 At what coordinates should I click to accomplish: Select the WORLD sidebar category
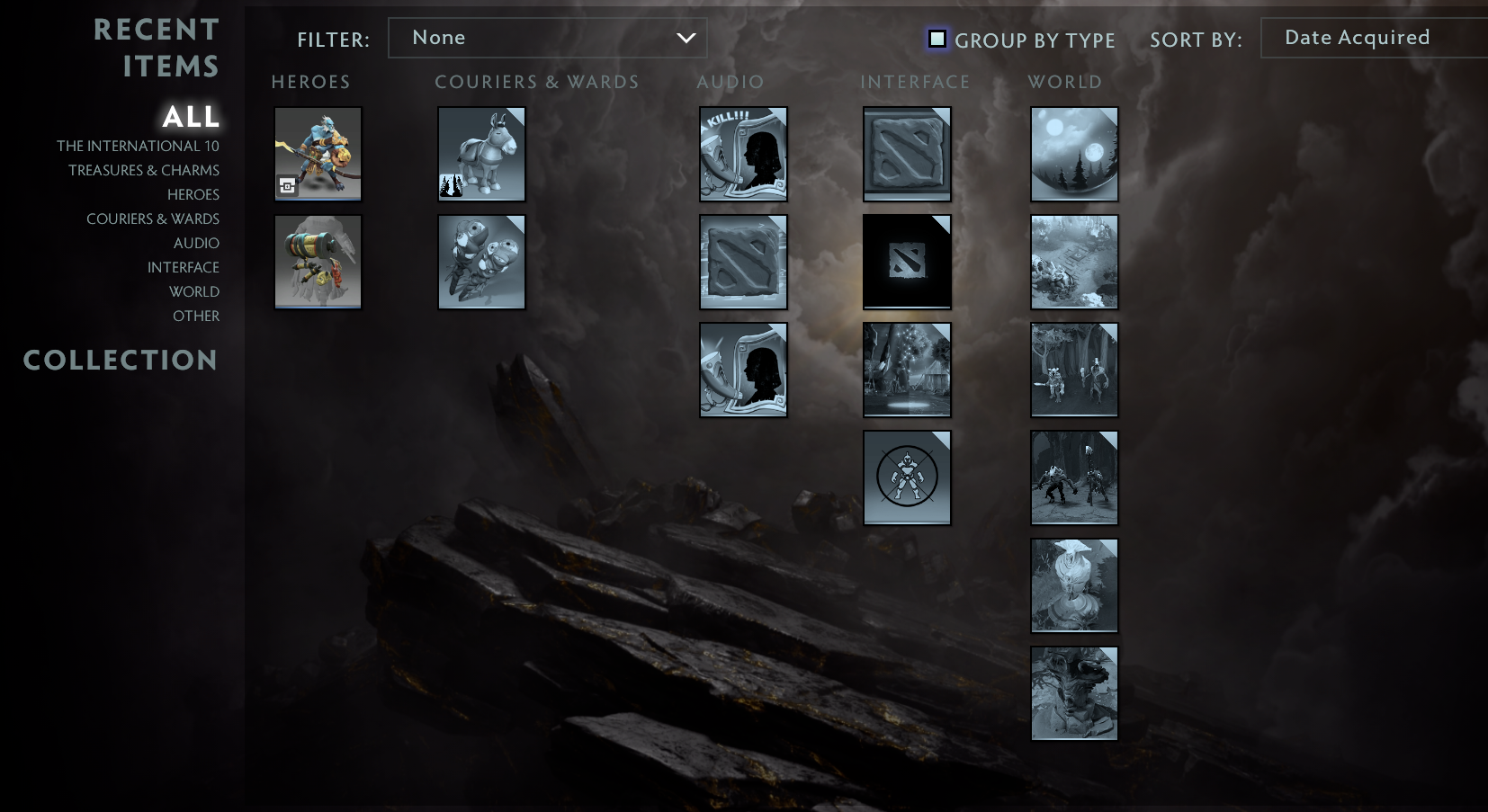click(x=193, y=291)
